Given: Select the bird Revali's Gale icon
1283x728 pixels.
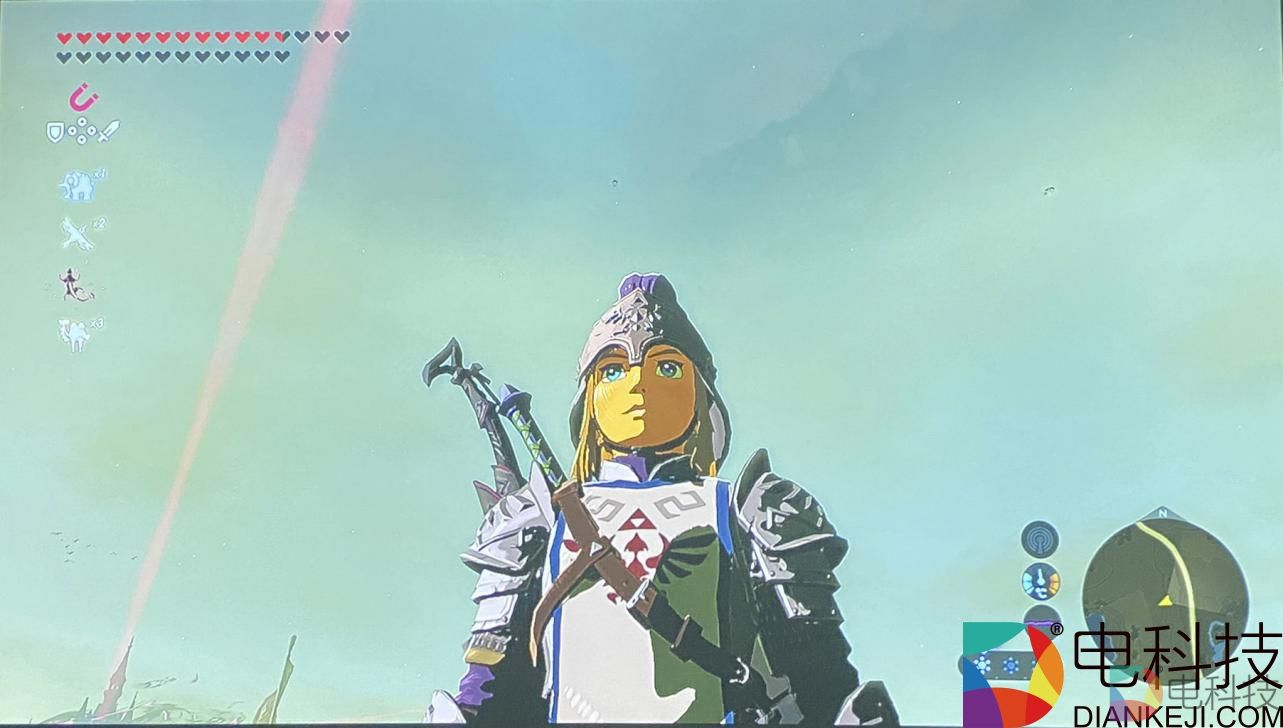Looking at the screenshot, I should [x=76, y=234].
